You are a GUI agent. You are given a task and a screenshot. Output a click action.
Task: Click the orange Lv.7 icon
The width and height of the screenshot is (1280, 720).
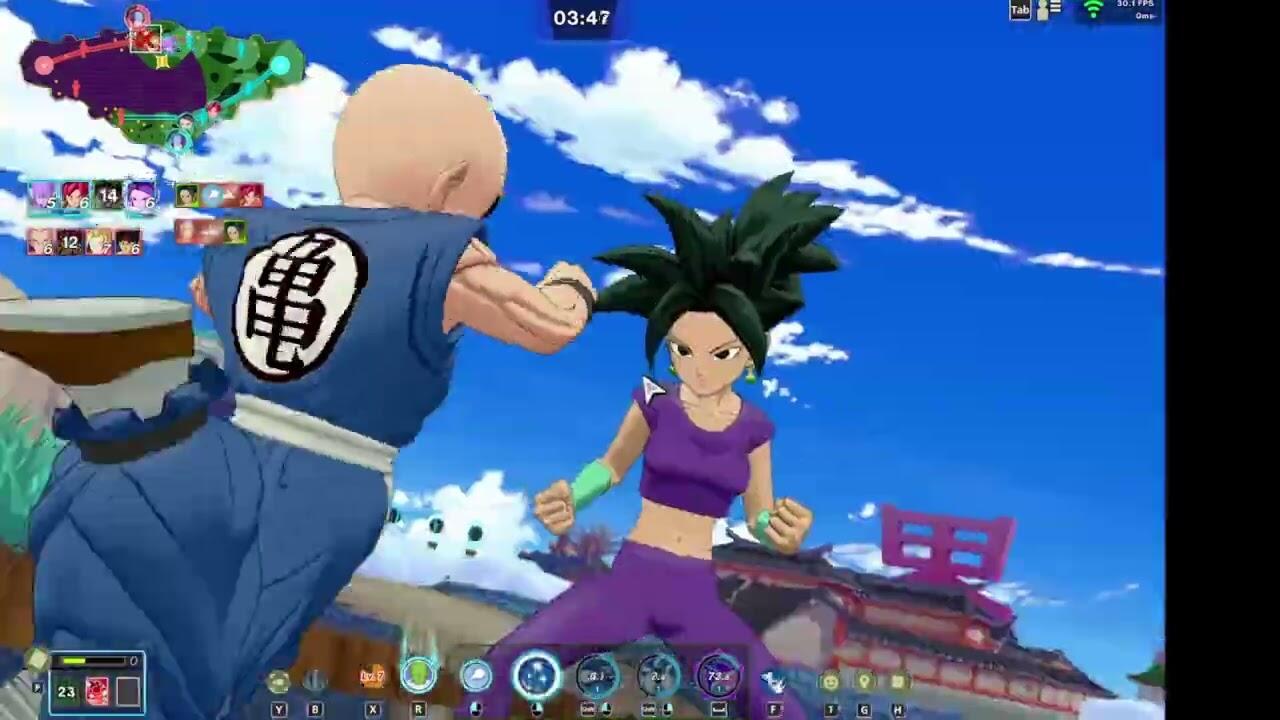(x=373, y=678)
